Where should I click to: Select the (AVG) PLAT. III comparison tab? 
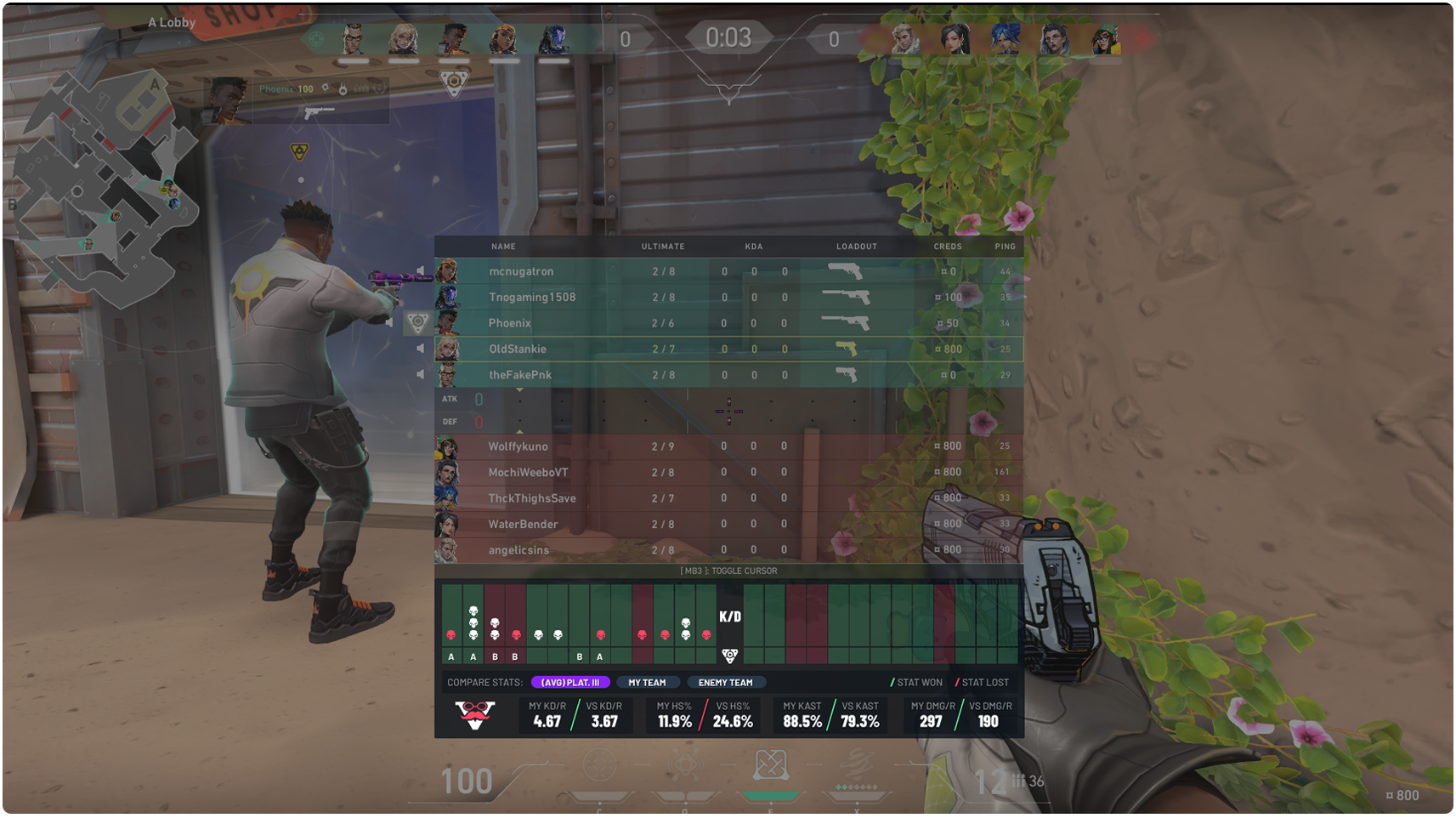coord(570,683)
